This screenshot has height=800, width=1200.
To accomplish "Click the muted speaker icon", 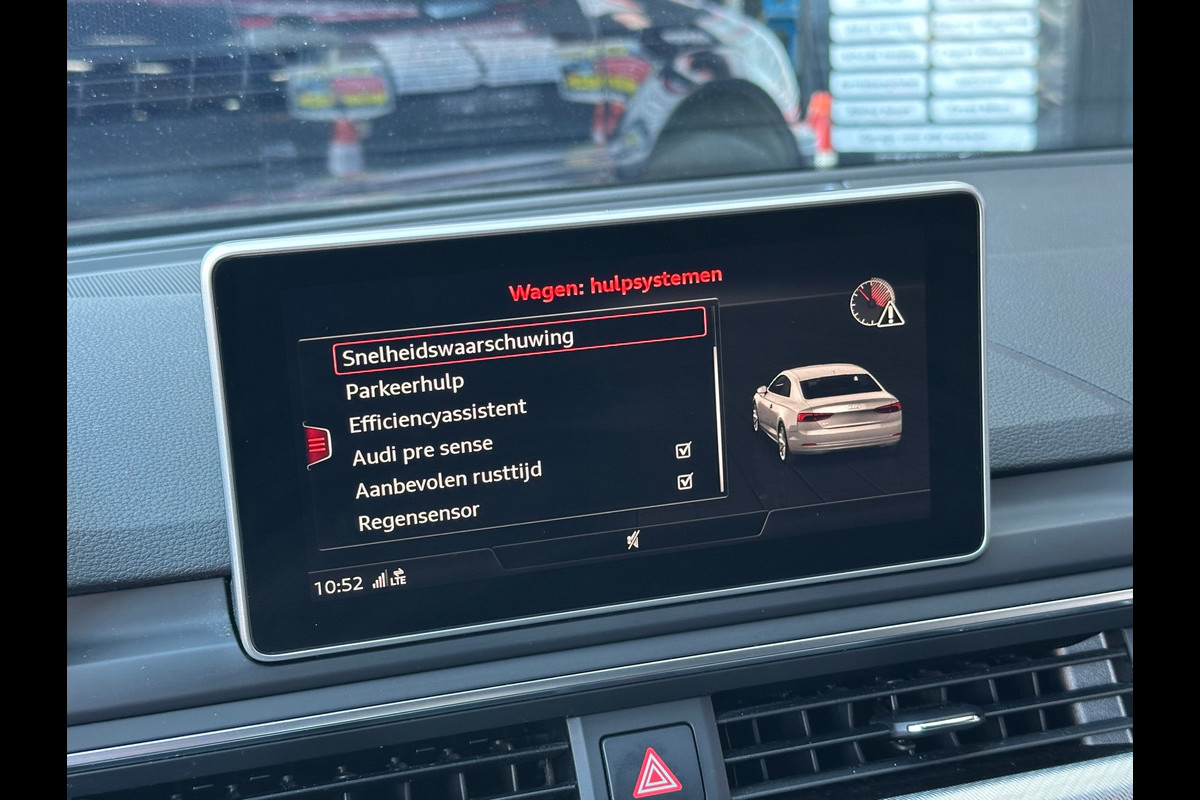I will click(x=633, y=540).
